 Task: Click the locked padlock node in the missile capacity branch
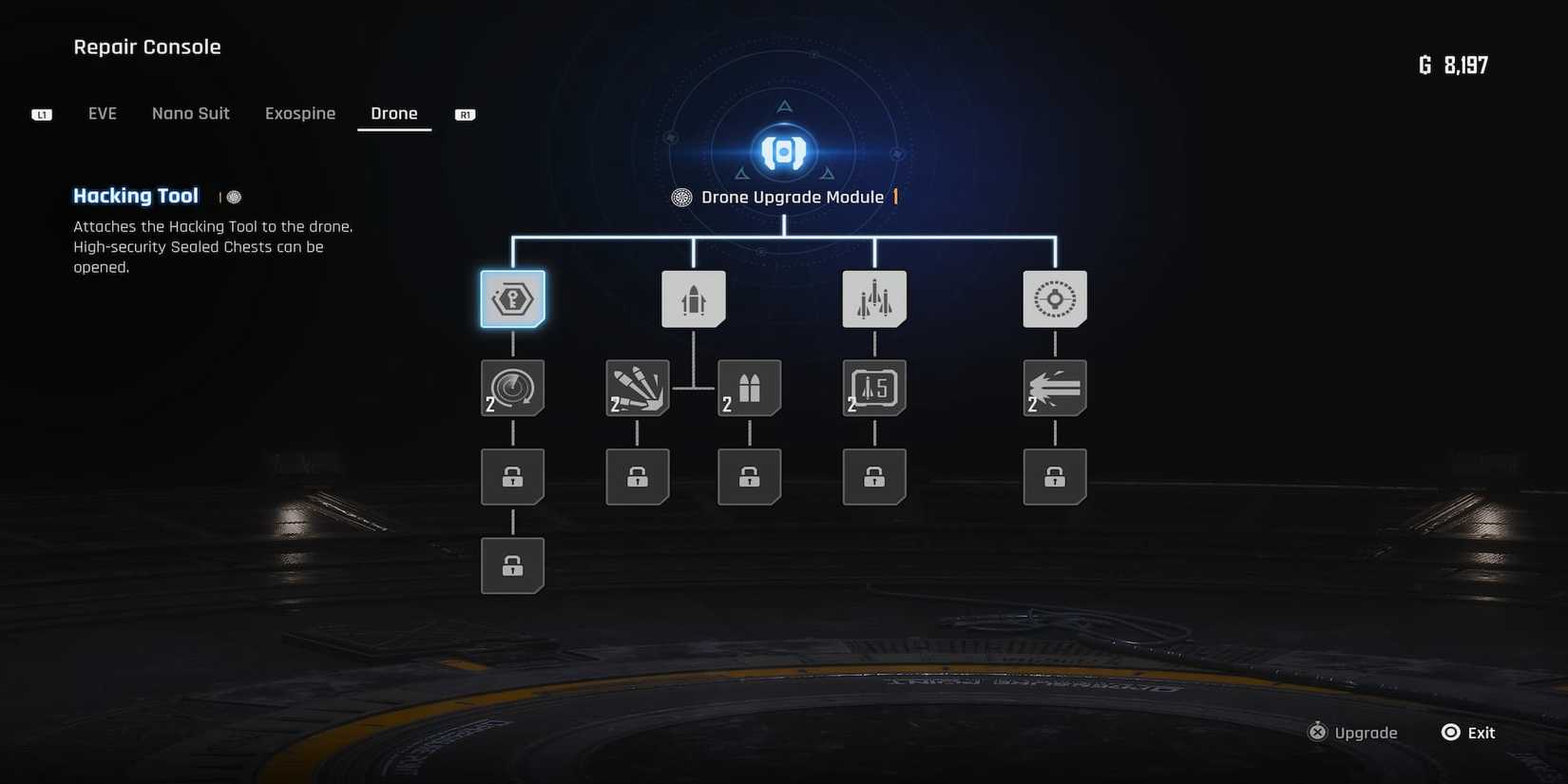click(x=874, y=476)
